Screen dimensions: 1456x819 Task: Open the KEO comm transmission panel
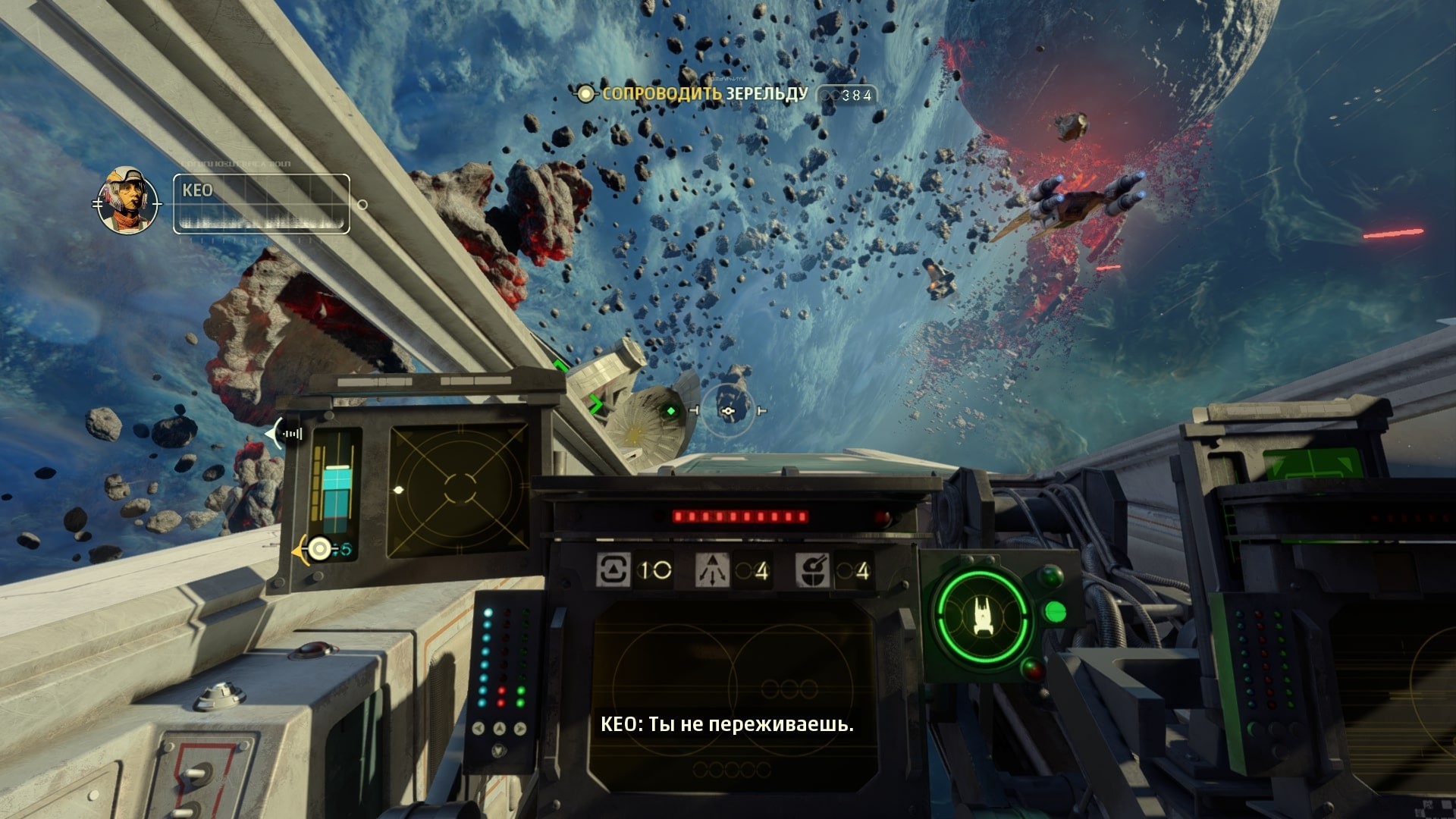coord(261,204)
